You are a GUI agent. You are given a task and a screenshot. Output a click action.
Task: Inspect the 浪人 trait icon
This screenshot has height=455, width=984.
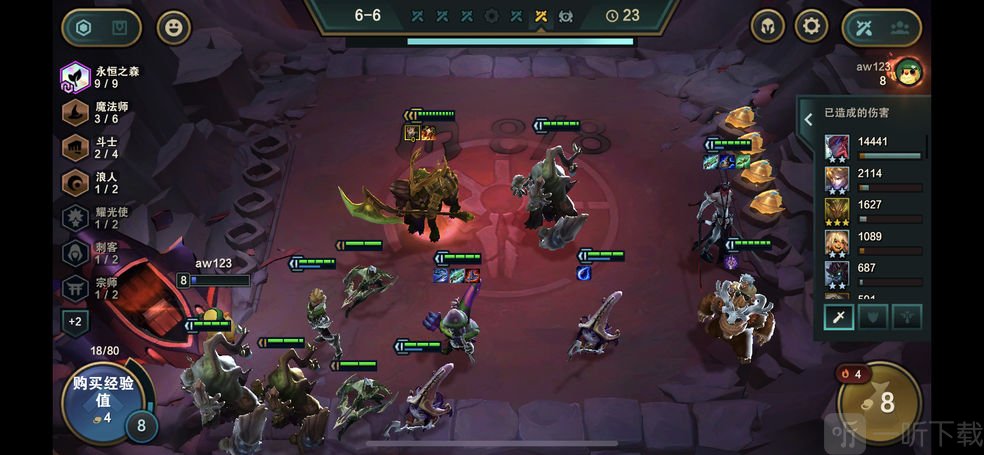(76, 182)
